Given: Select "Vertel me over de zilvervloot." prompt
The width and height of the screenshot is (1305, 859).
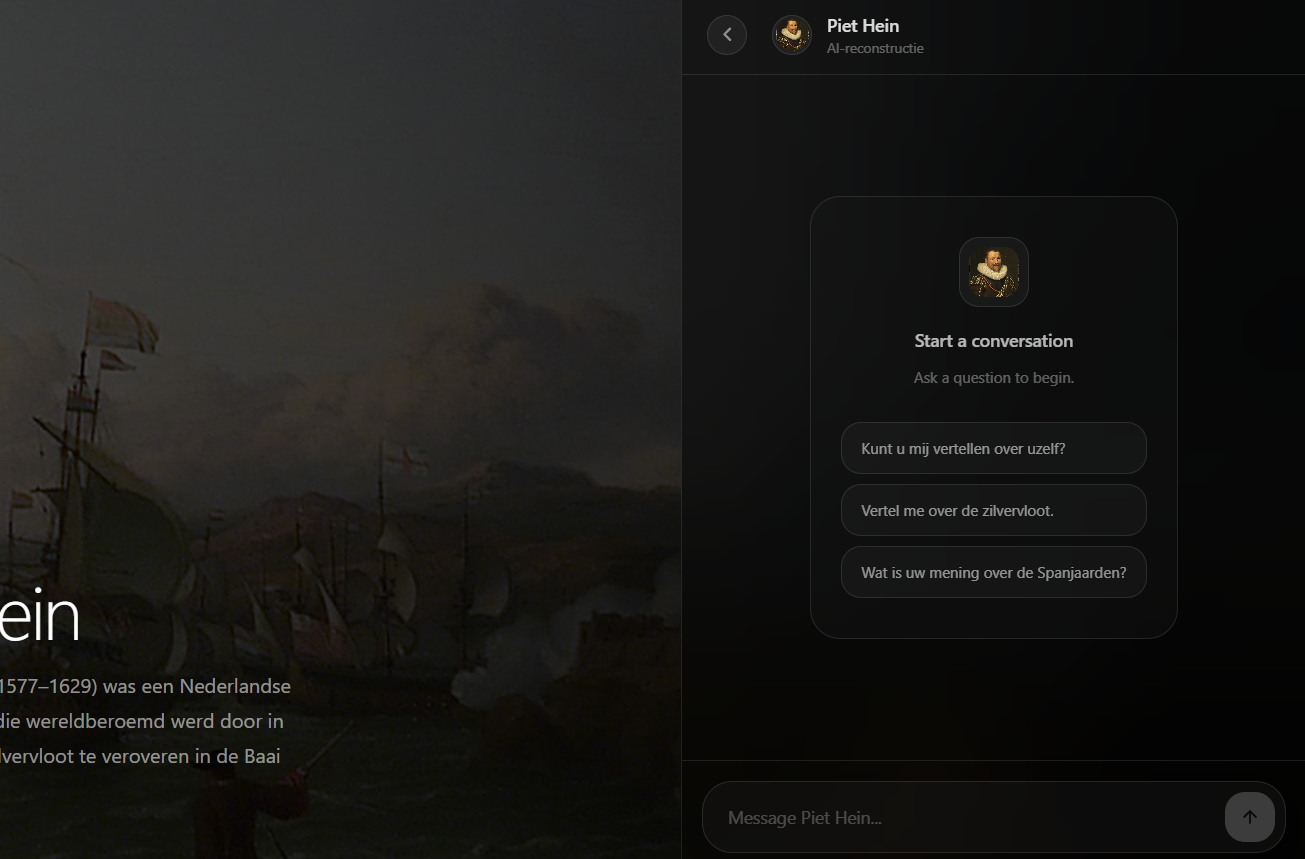Looking at the screenshot, I should point(993,510).
